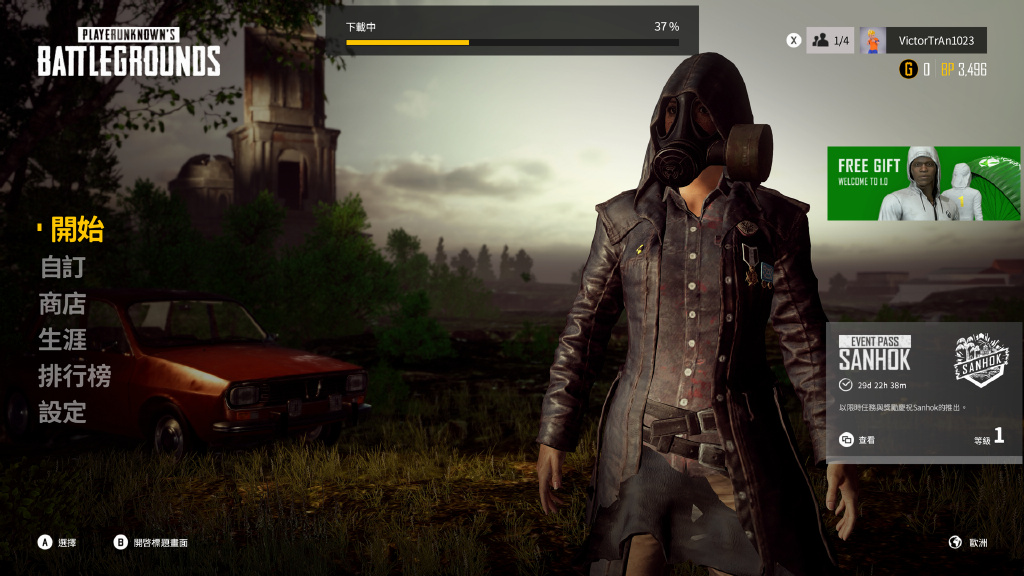Open the 設定 (Settings) menu
This screenshot has width=1024, height=576.
(x=63, y=412)
